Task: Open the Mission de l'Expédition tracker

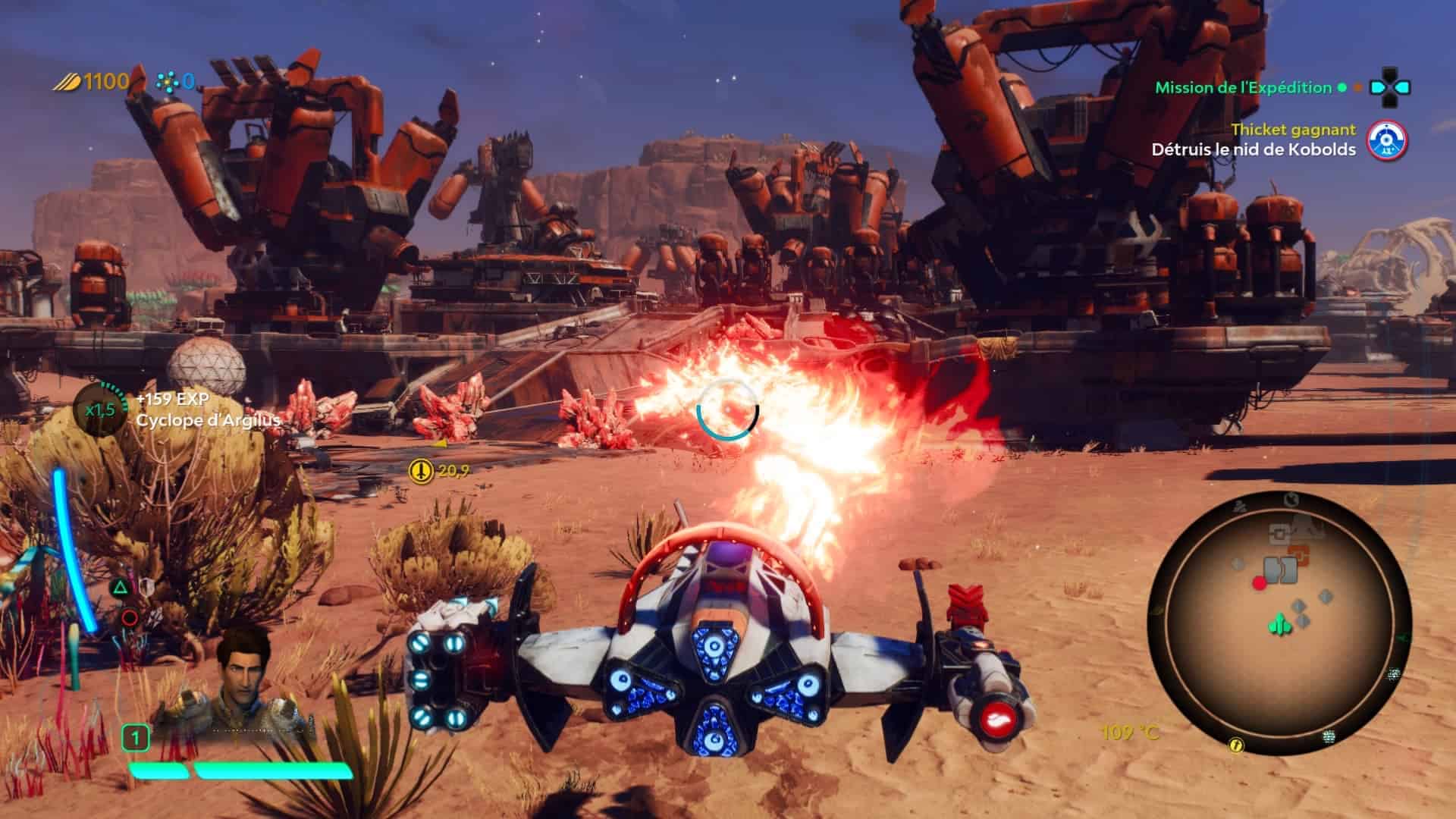Action: [1243, 87]
